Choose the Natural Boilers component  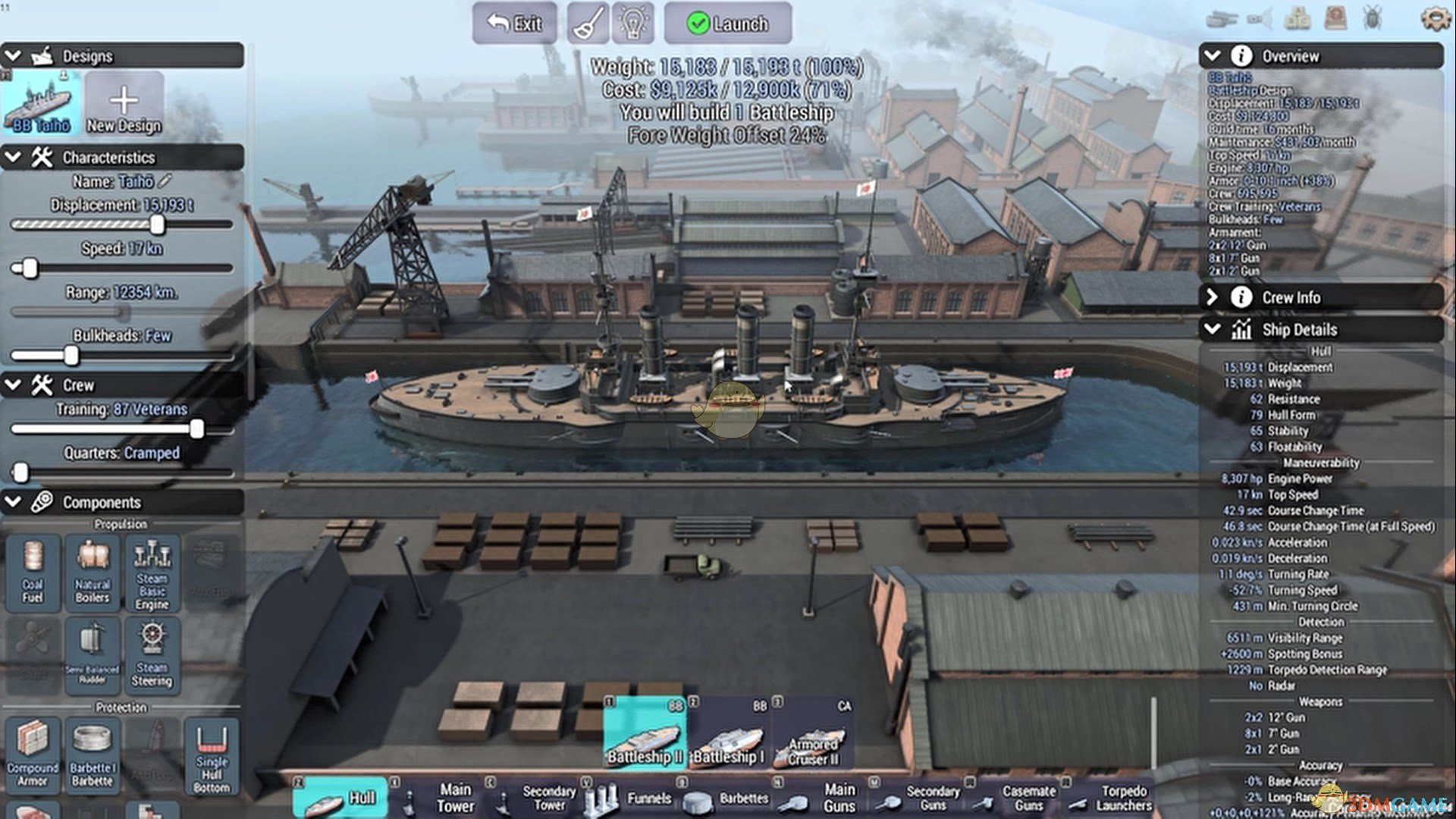coord(93,573)
